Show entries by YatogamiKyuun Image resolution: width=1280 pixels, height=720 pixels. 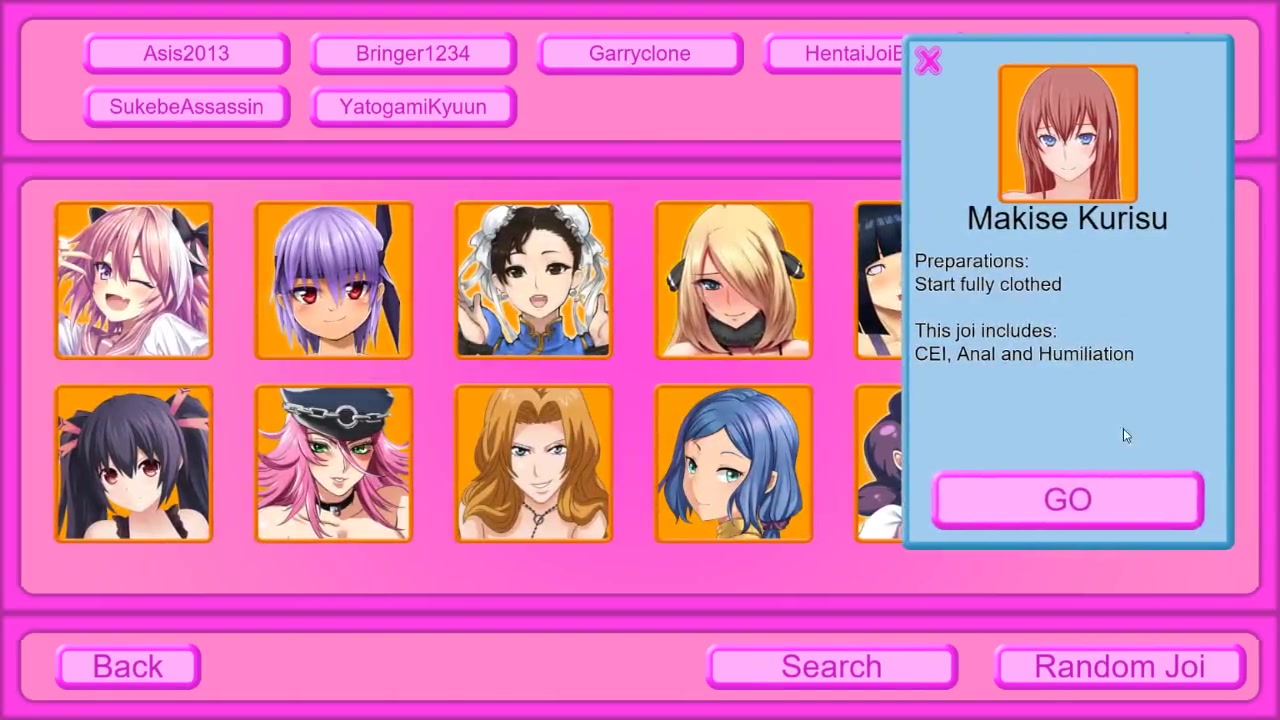[413, 107]
